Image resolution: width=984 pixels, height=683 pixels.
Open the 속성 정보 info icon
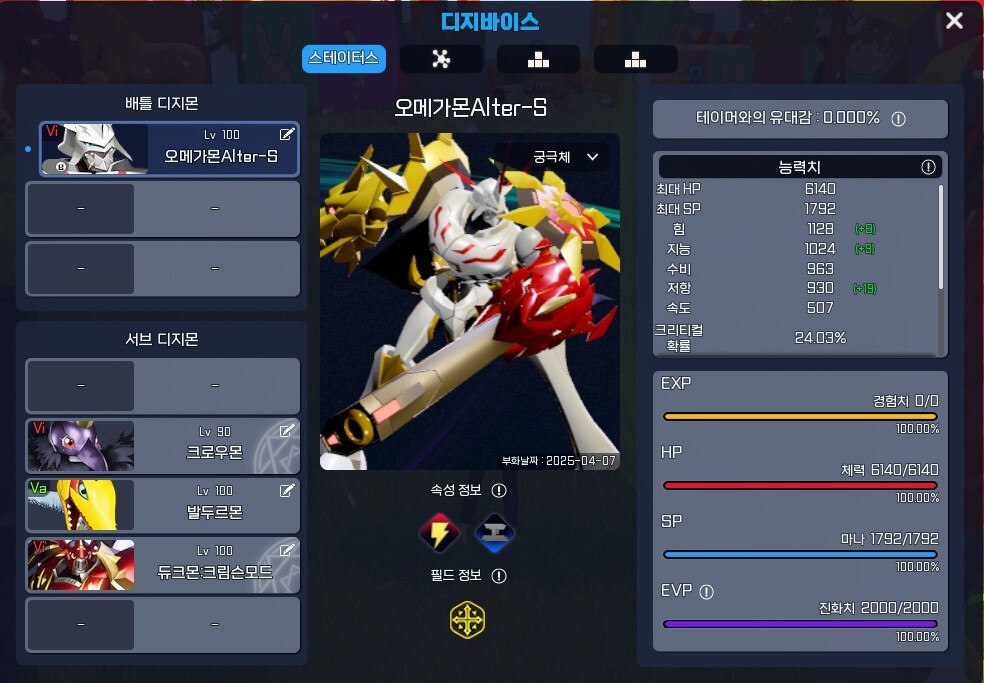click(499, 491)
